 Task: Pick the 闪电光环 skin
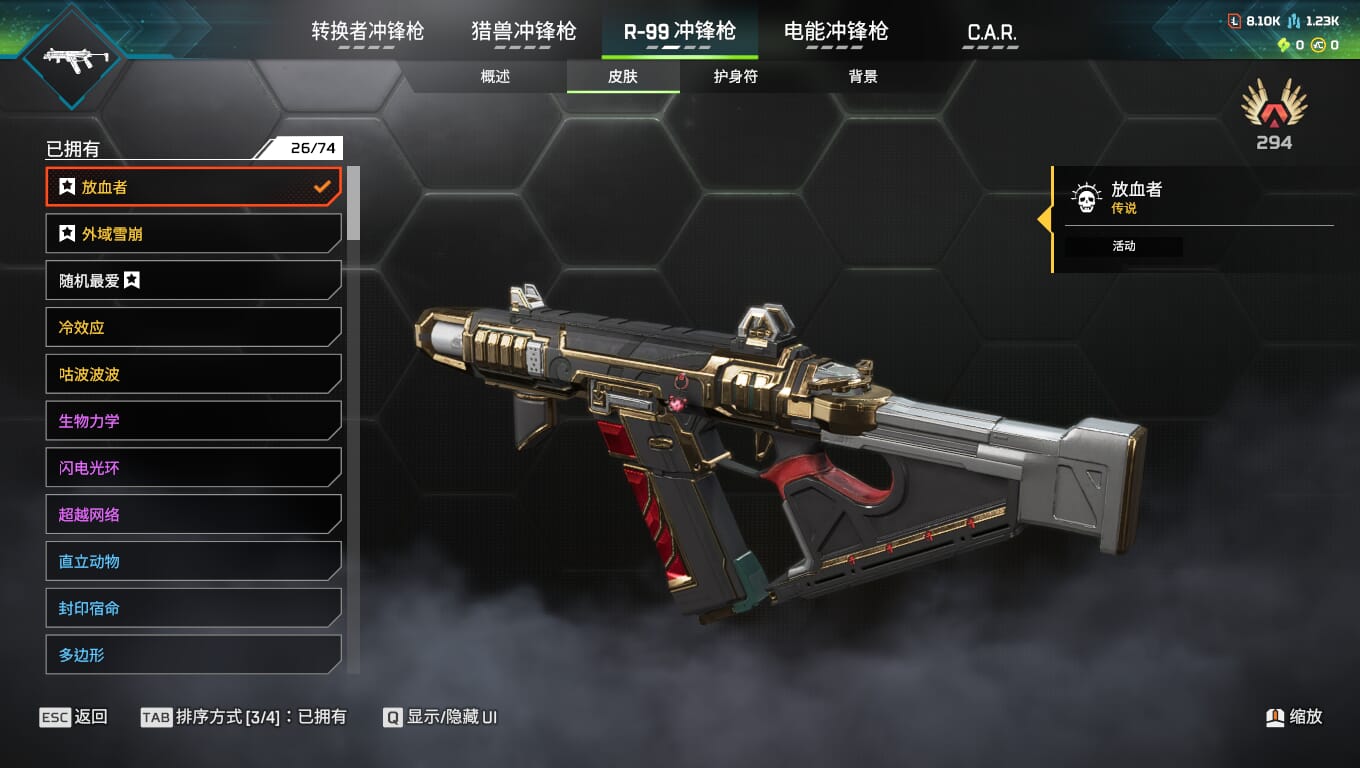click(193, 468)
